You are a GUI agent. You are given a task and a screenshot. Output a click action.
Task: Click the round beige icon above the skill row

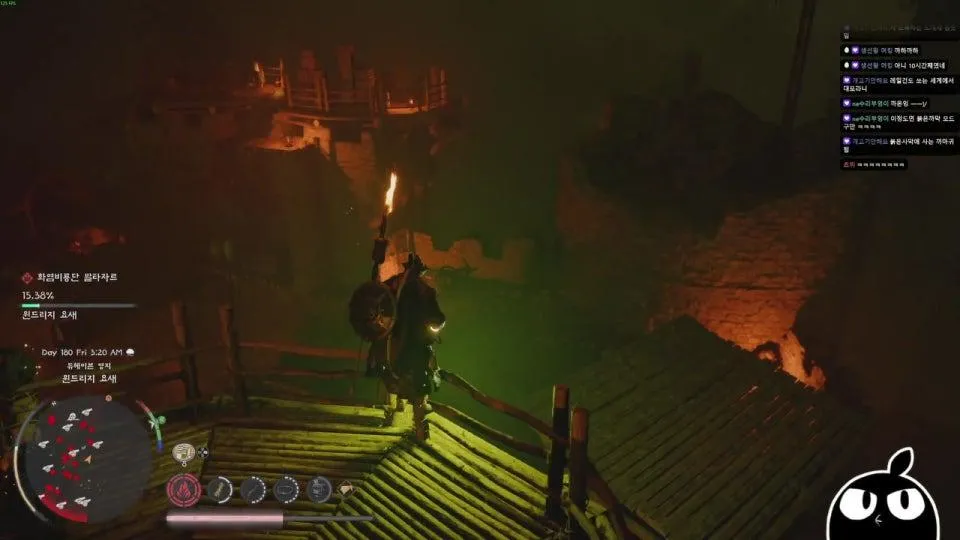point(183,452)
